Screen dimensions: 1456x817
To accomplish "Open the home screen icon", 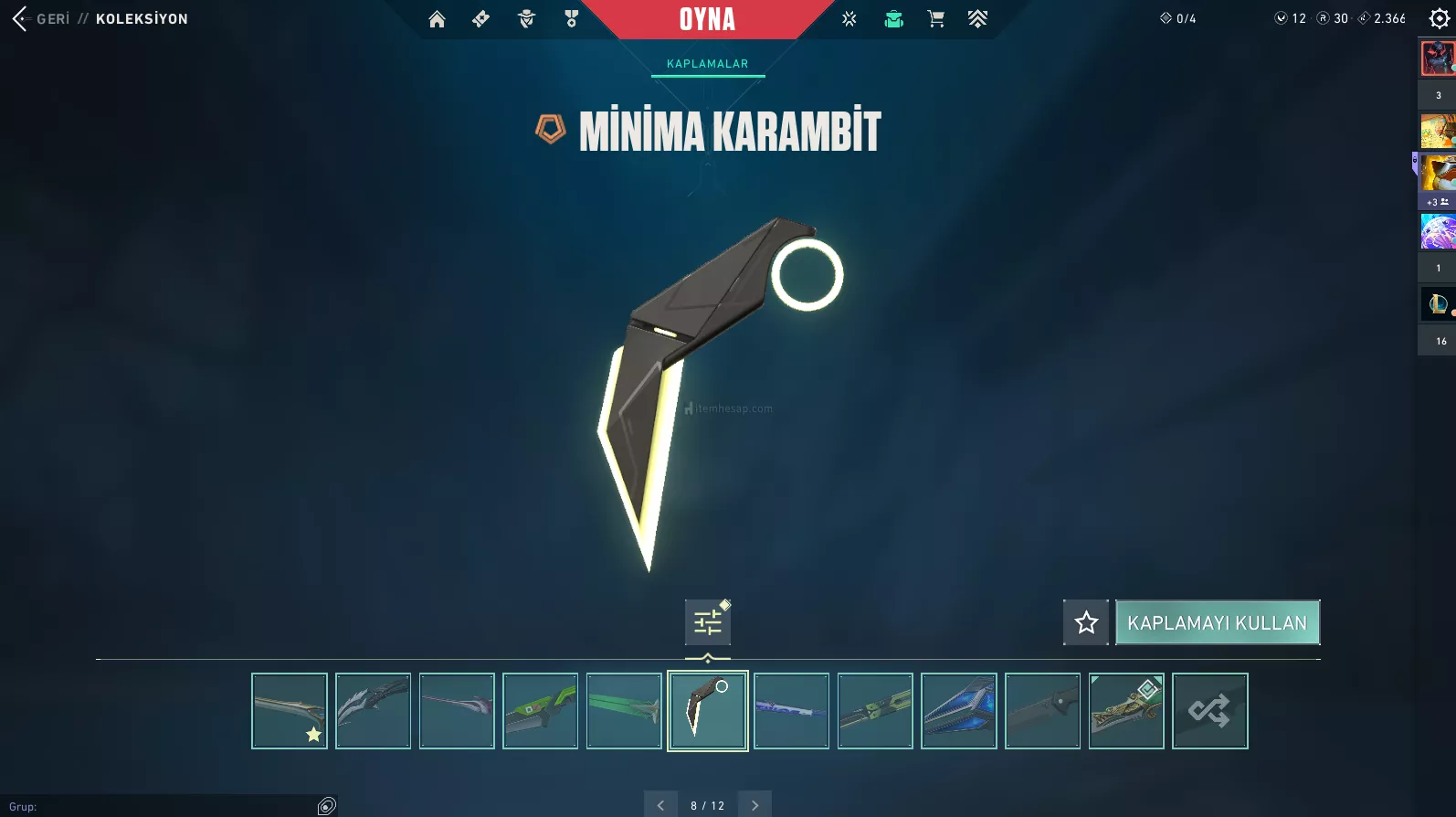I will pos(437,19).
